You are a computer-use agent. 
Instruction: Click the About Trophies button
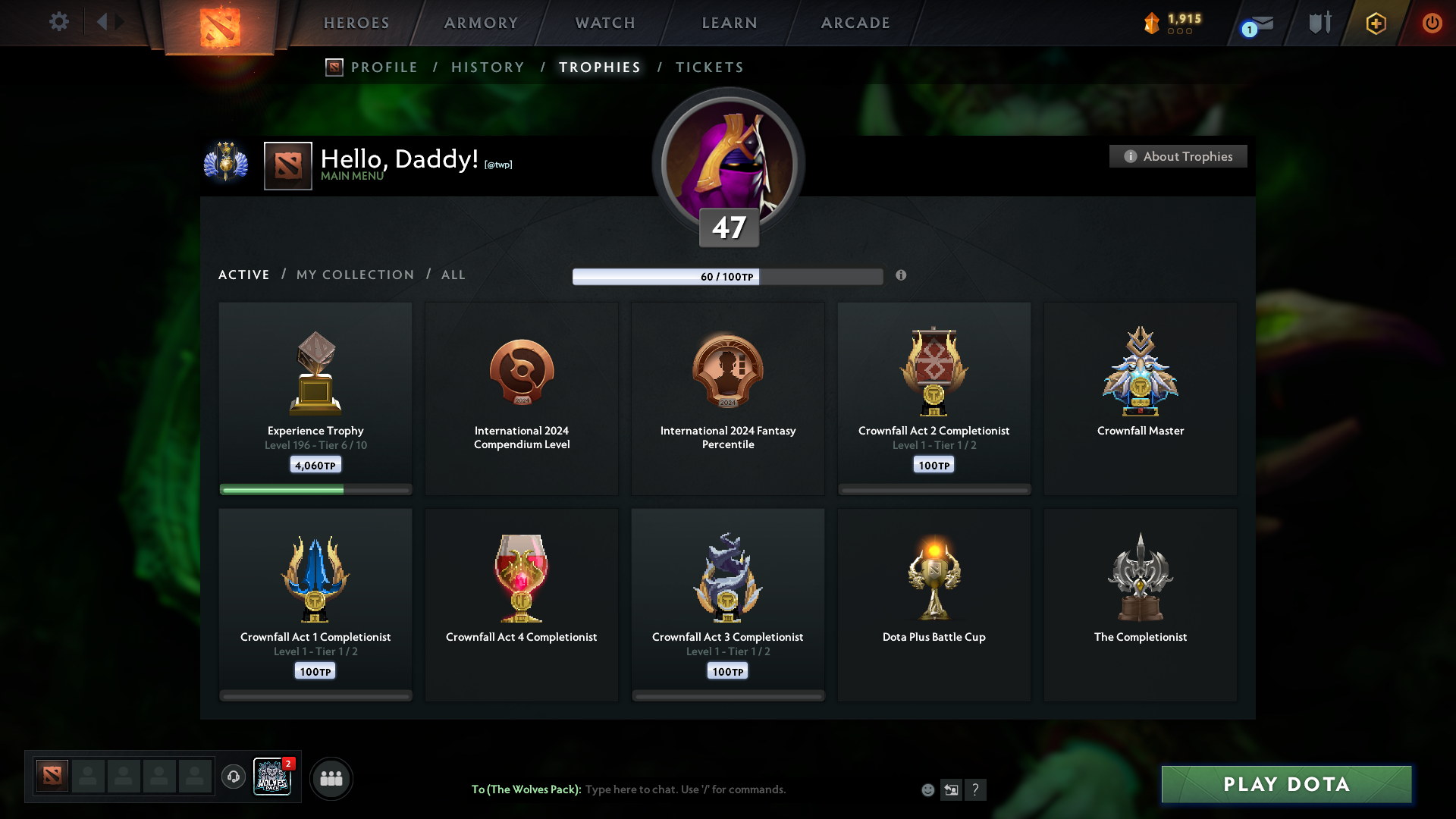click(1178, 156)
